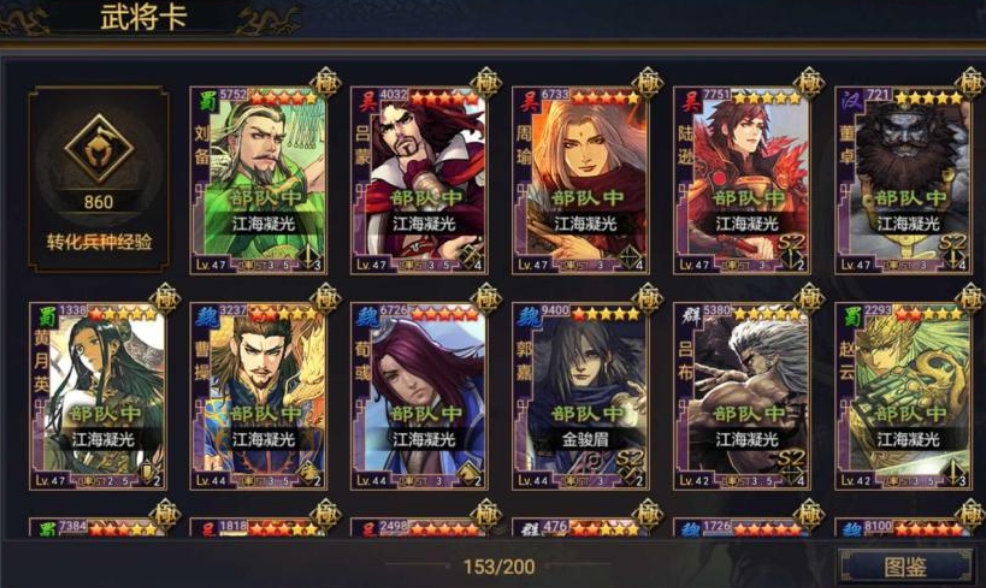Select the 赵云 general card
Image resolution: width=986 pixels, height=588 pixels.
(x=903, y=396)
